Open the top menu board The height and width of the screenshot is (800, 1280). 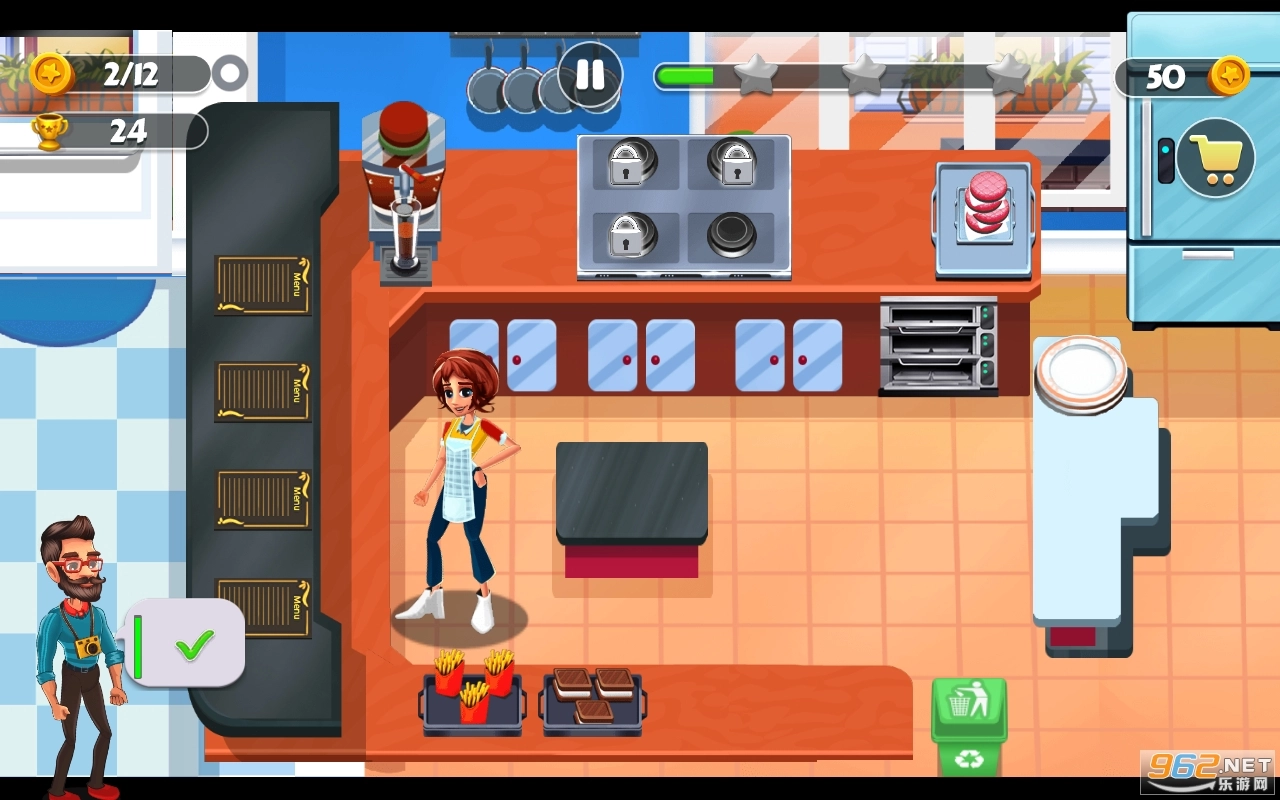coord(262,287)
